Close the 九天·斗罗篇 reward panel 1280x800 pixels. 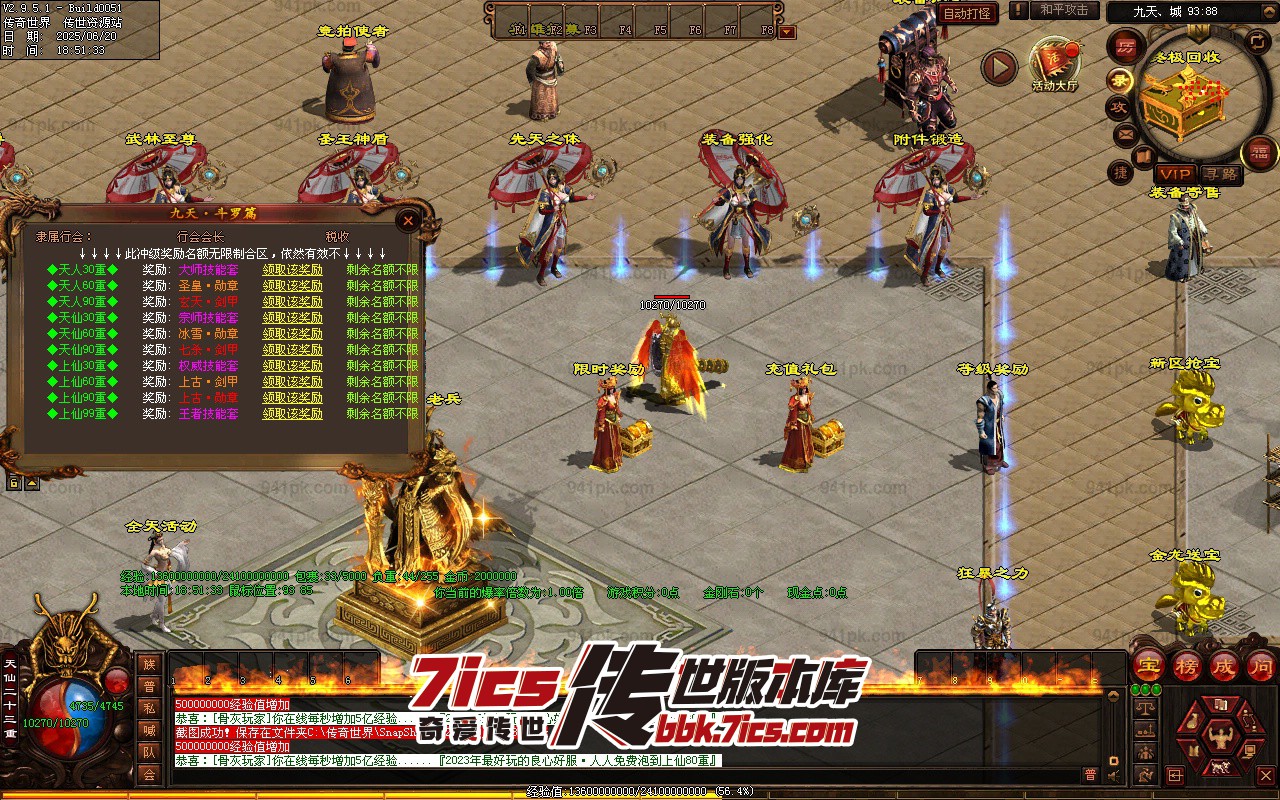[x=407, y=221]
